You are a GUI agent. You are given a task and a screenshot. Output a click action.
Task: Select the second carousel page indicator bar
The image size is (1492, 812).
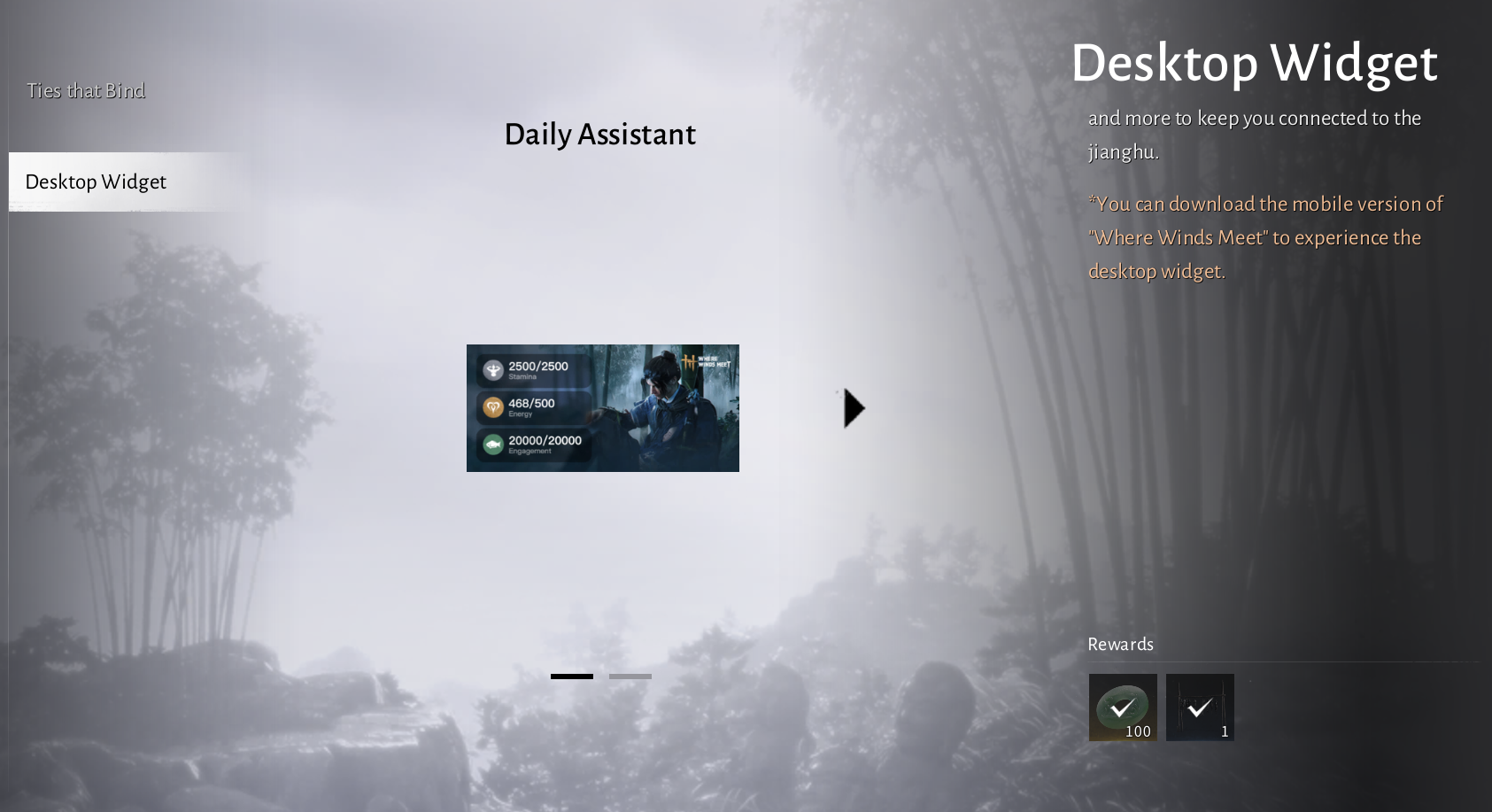(x=631, y=676)
